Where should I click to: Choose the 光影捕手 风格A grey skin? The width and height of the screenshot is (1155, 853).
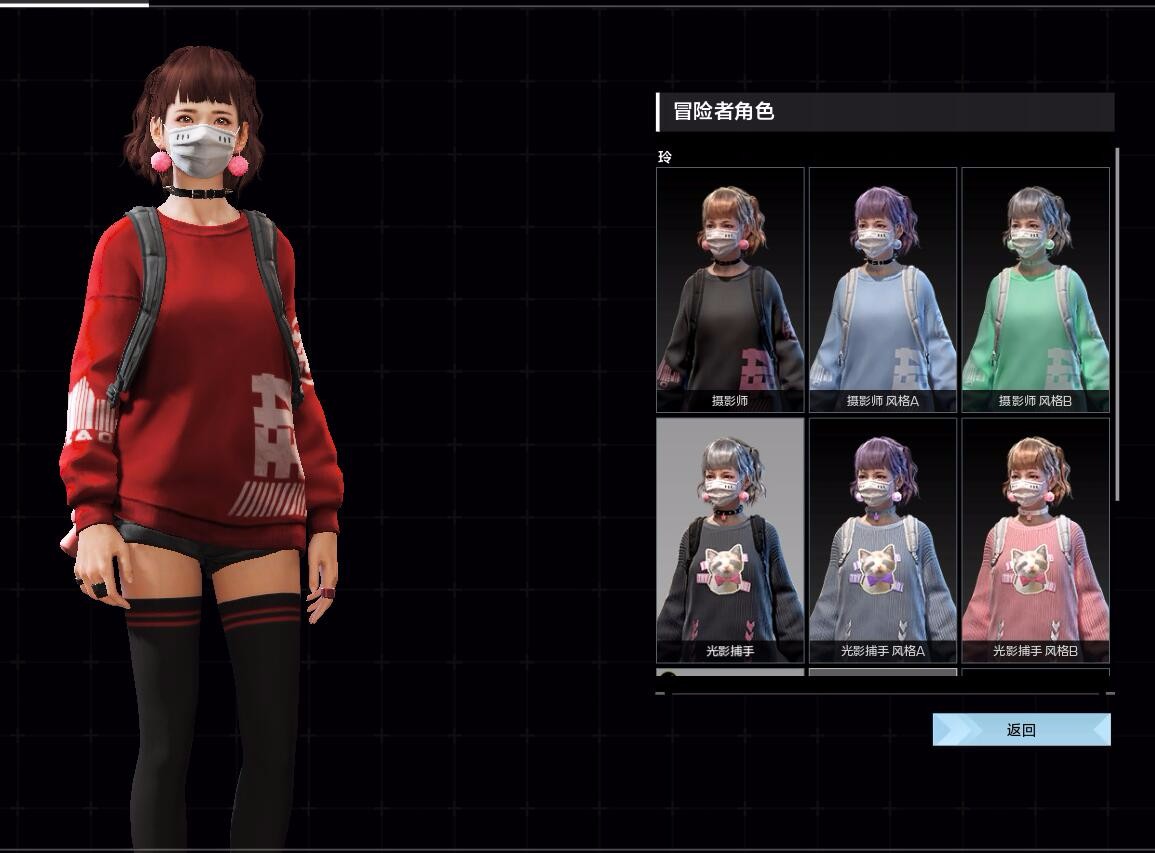(x=882, y=540)
